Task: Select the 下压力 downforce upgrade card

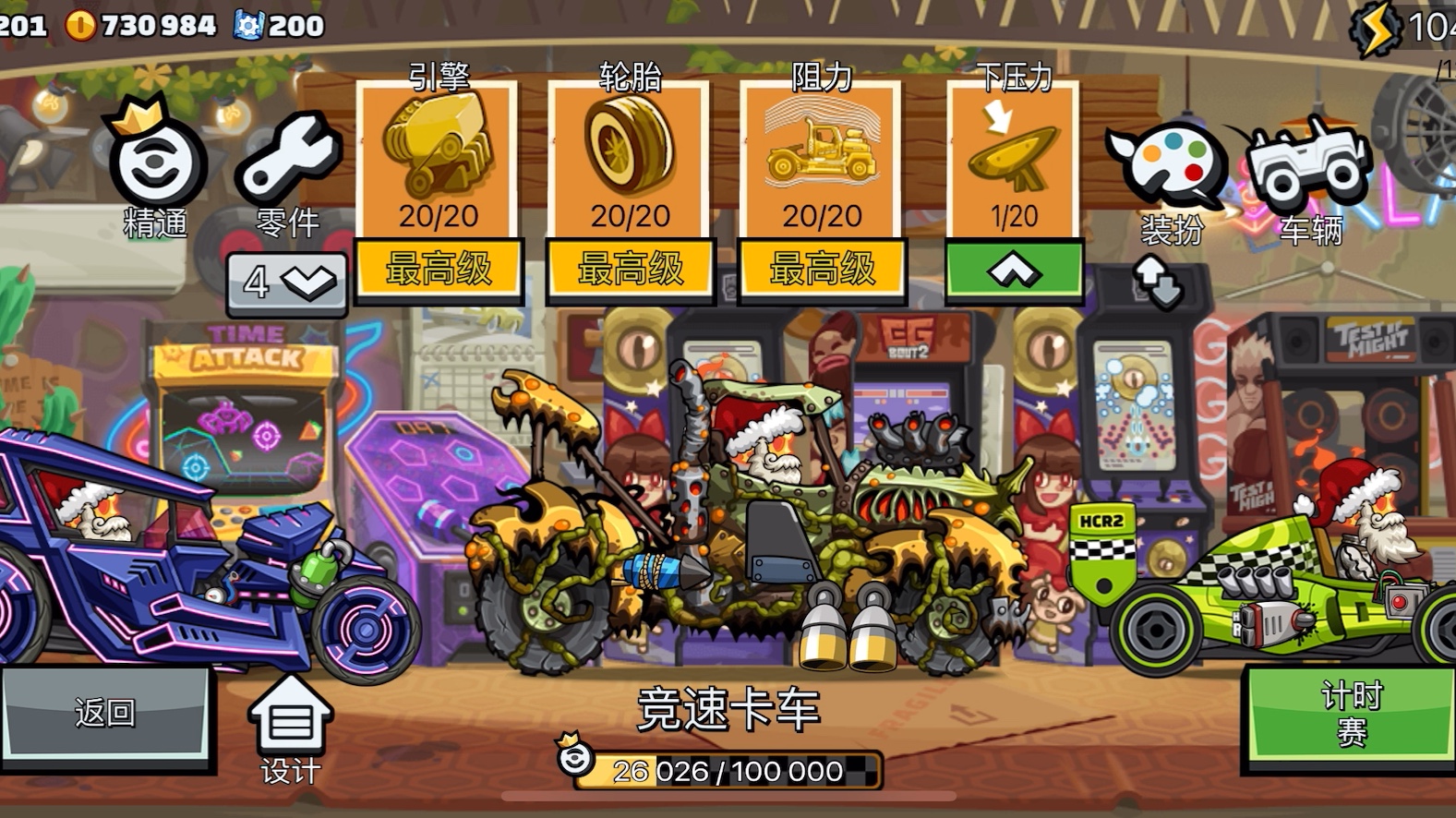Action: pyautogui.click(x=1014, y=159)
